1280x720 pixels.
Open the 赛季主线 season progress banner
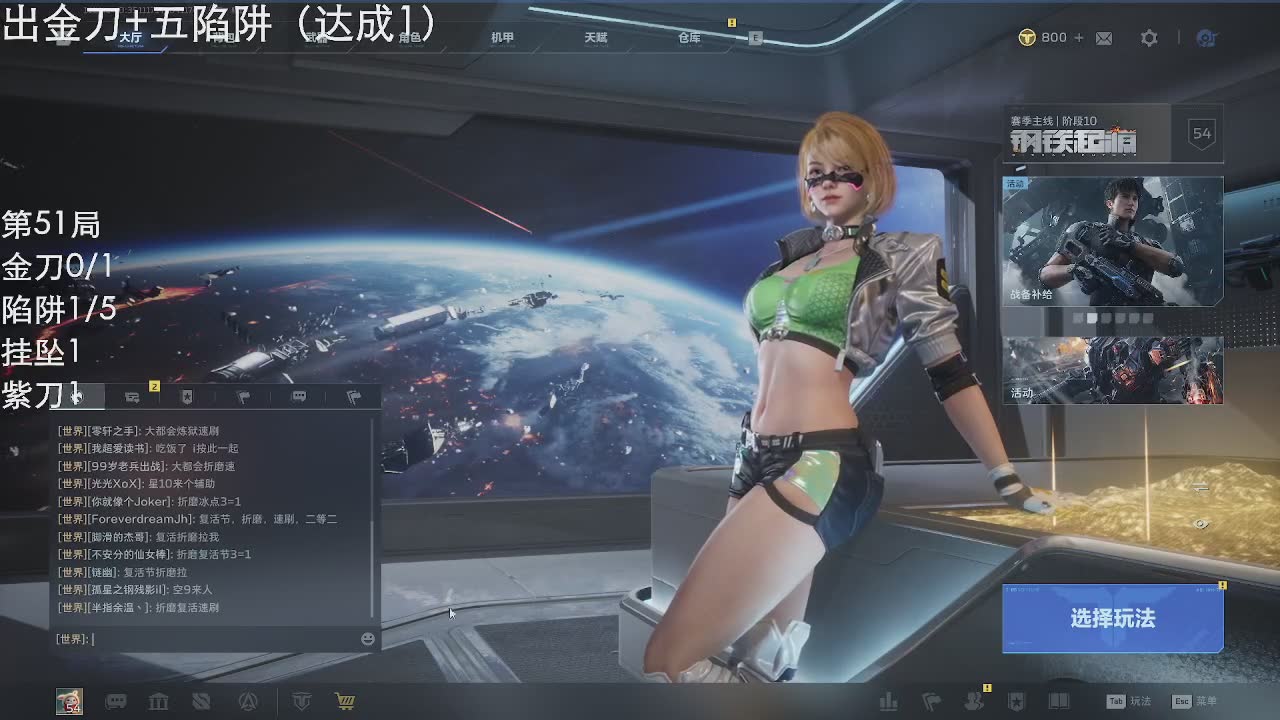1112,133
